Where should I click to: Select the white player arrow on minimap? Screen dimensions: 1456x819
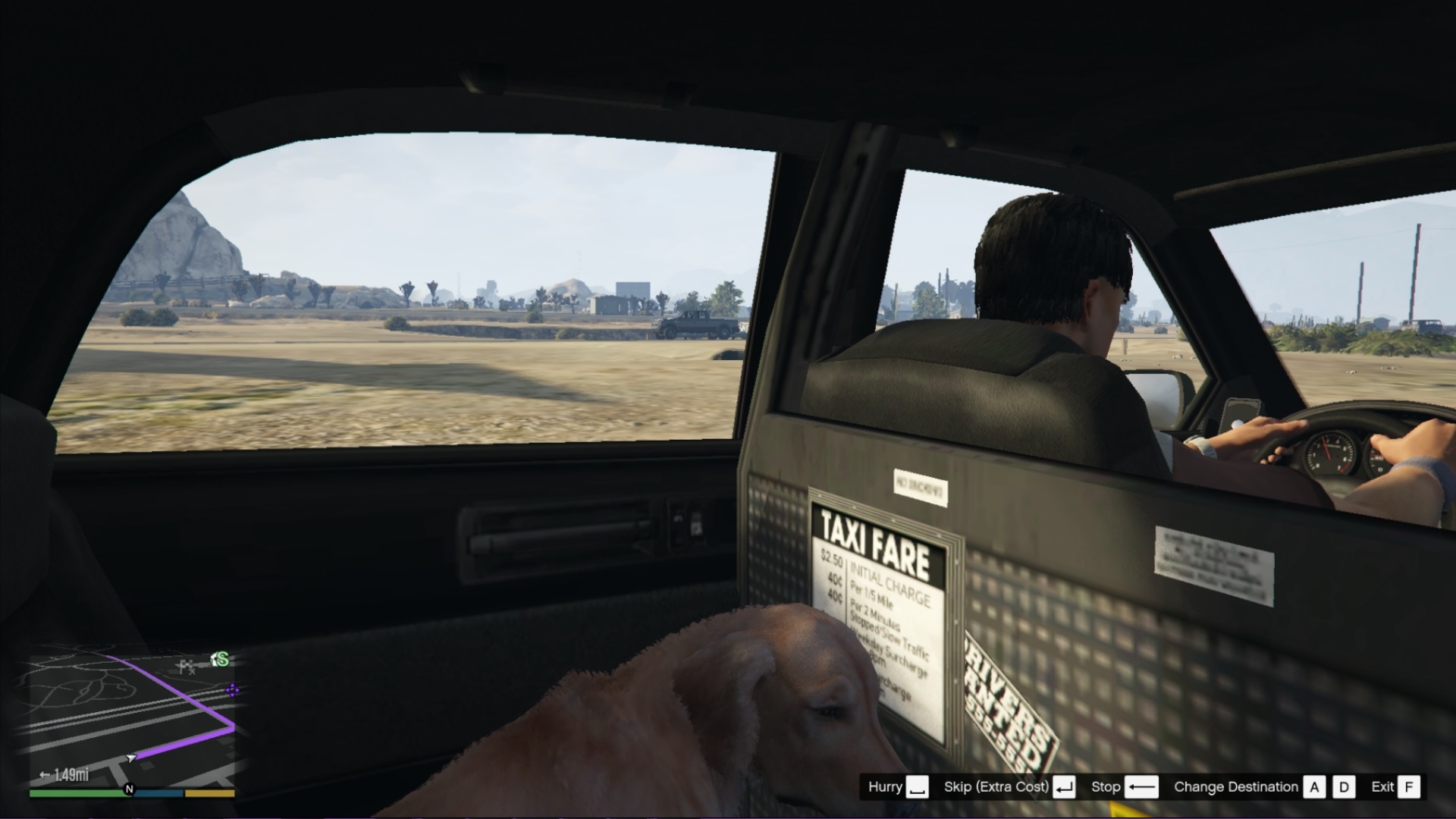[132, 757]
